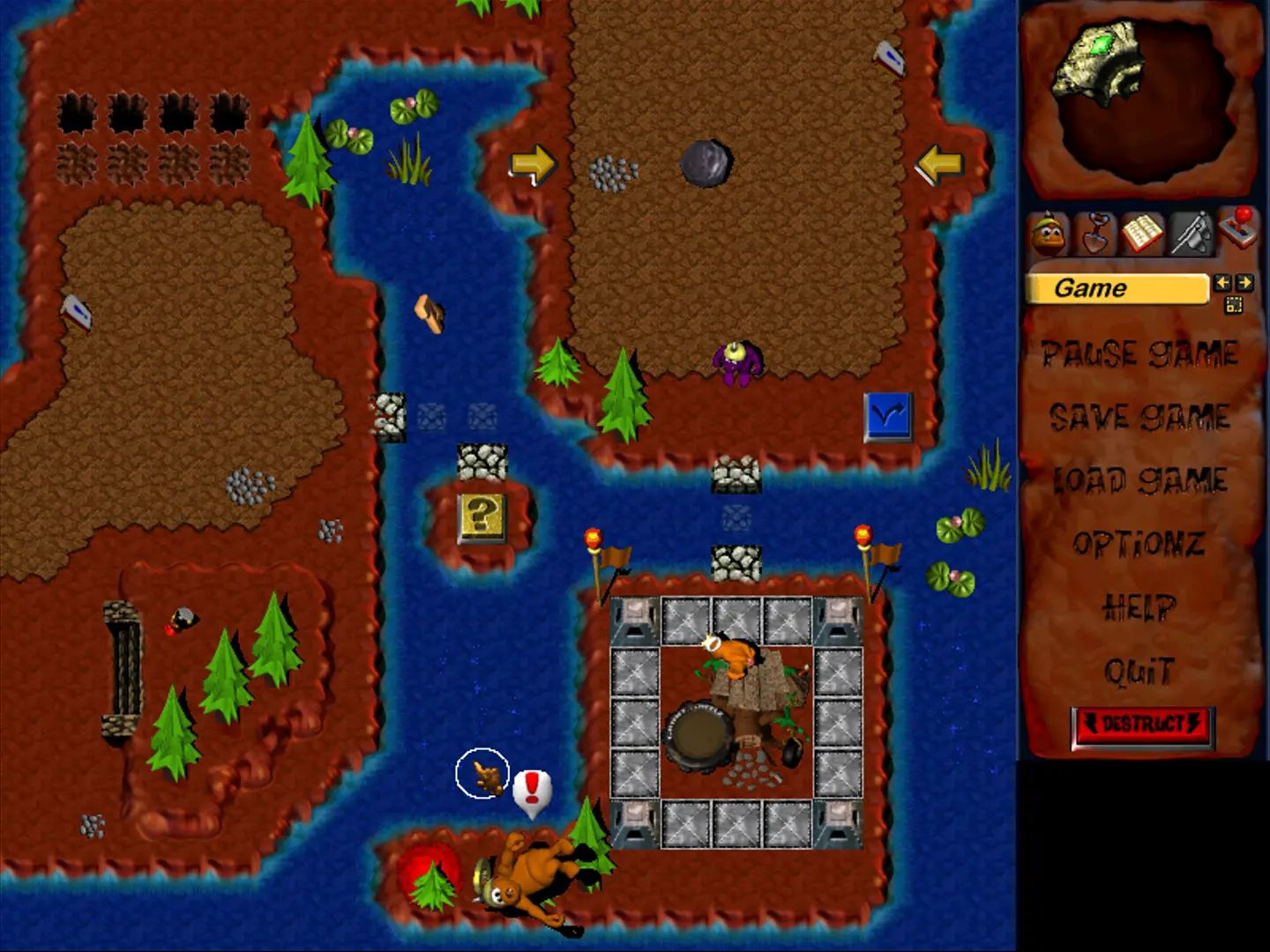1270x952 pixels.
Task: Switch to the creature face tab
Action: coord(1049,234)
